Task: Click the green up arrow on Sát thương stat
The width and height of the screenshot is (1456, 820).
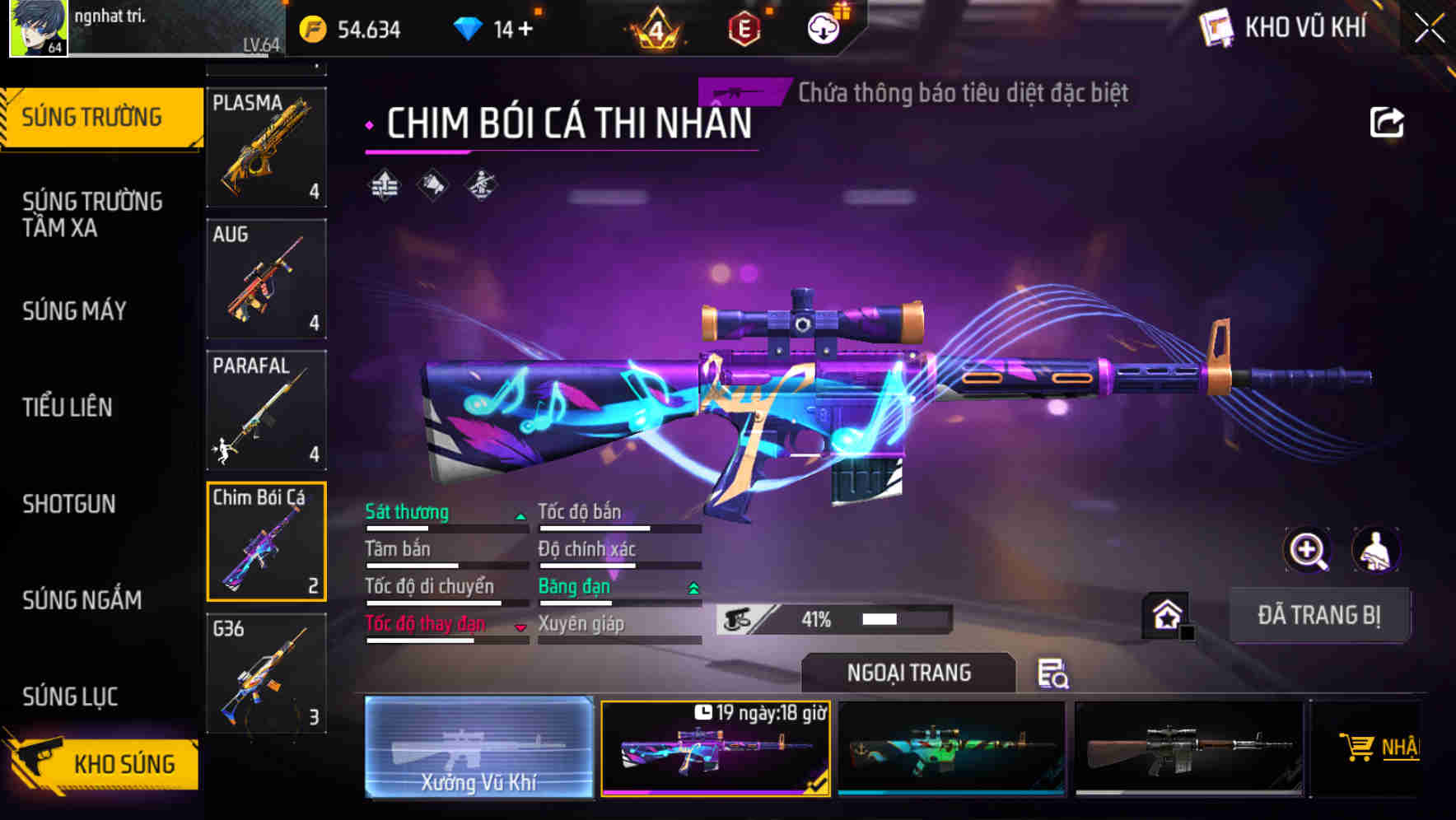Action: [x=520, y=517]
